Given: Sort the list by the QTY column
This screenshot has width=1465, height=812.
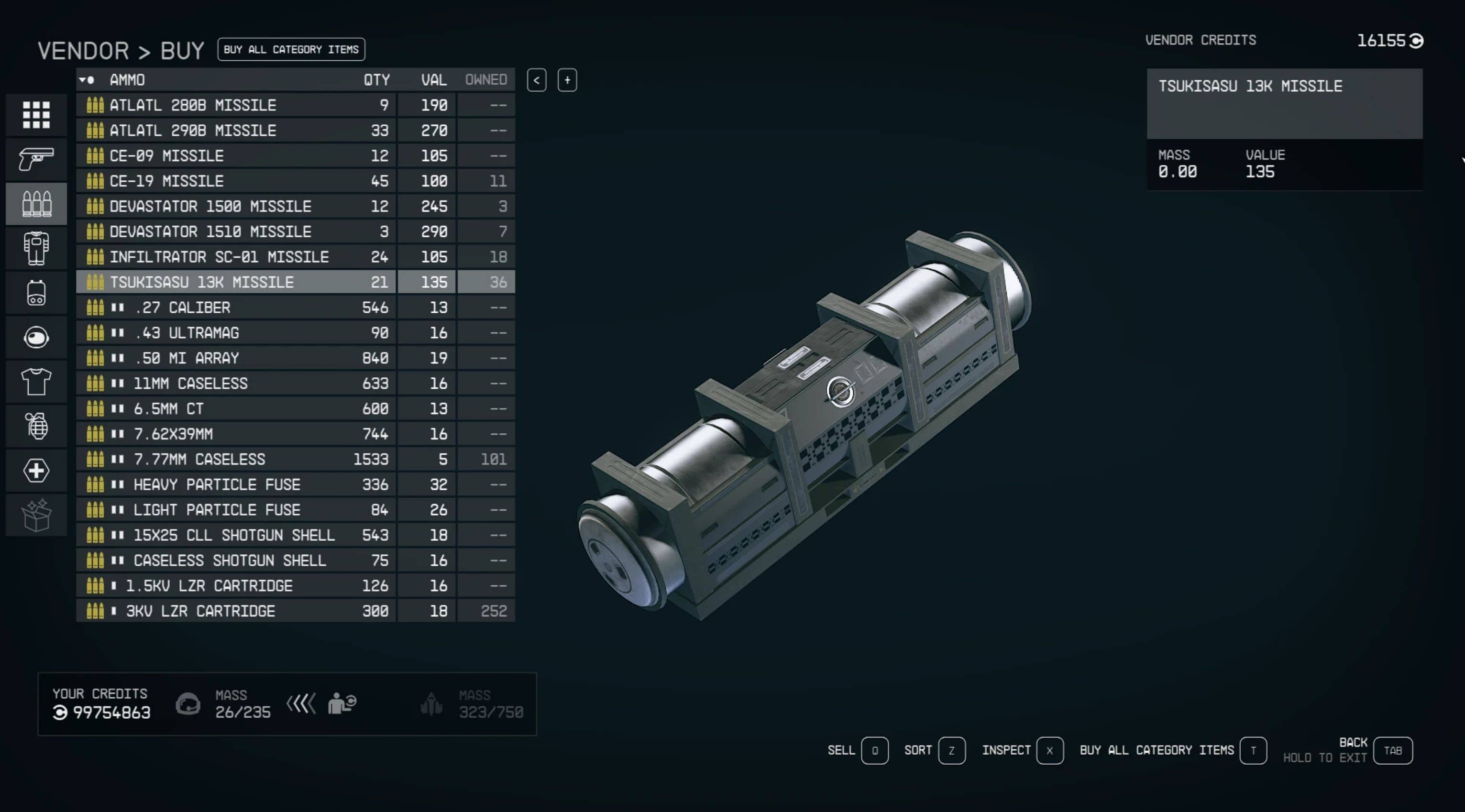Looking at the screenshot, I should click(376, 80).
